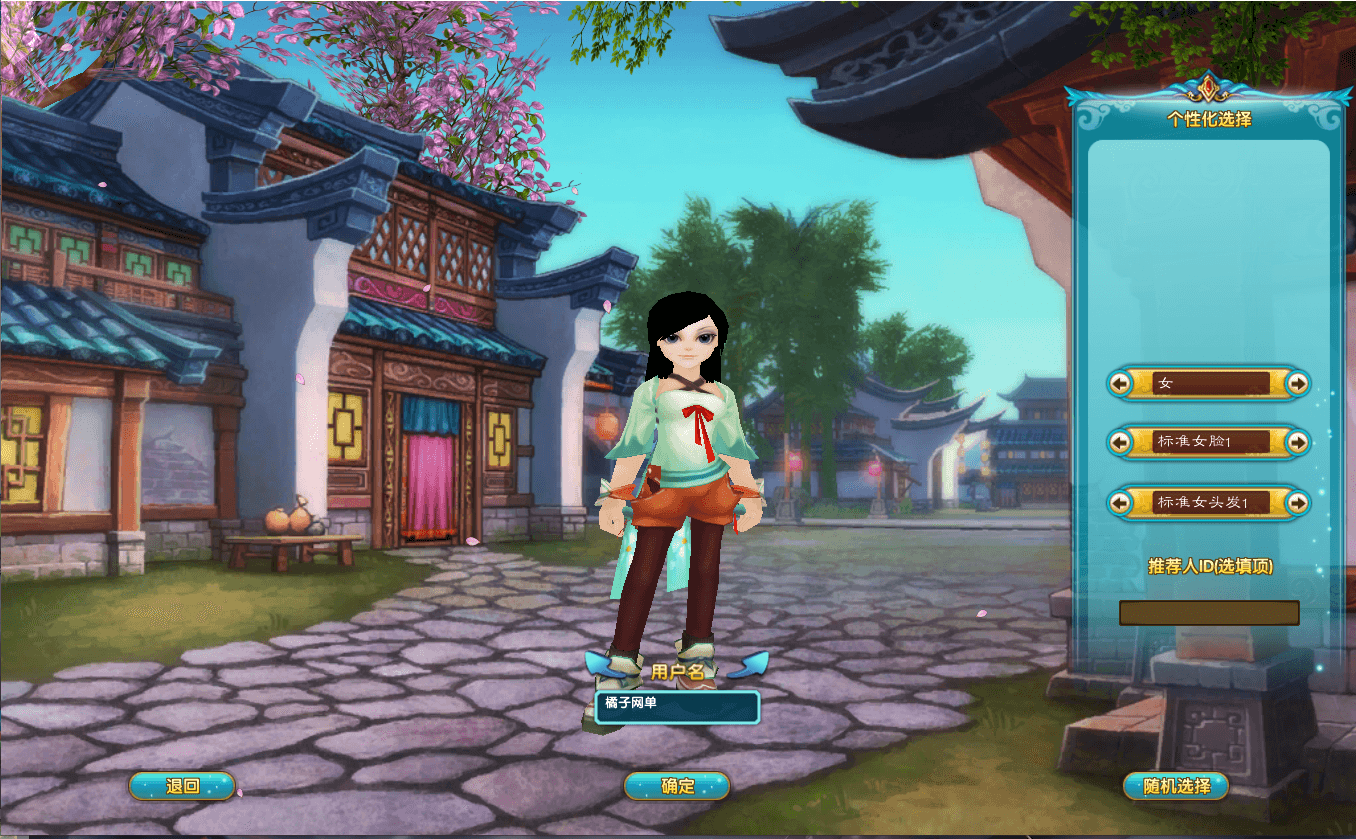
Task: Click the username field showing 橘子网单
Action: [x=680, y=706]
